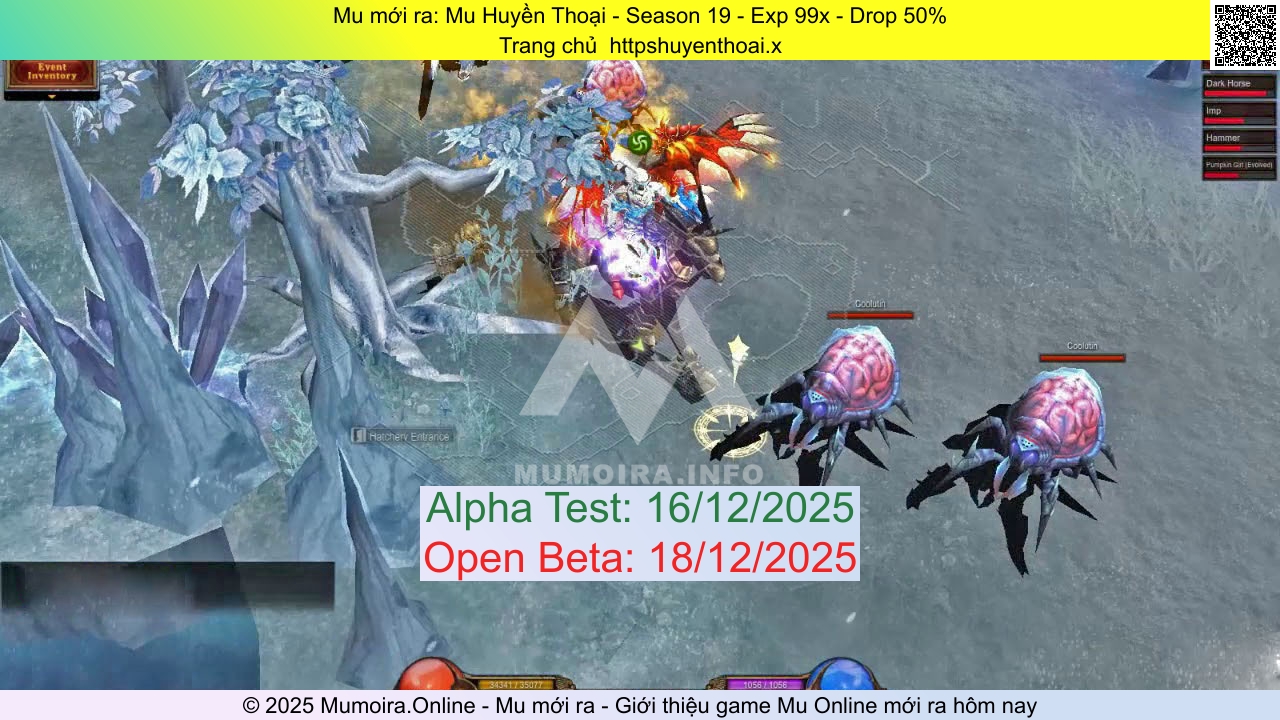Screen dimensions: 1280x720
Task: Click the Alpha Test: 16/12/2025 text
Action: click(639, 508)
